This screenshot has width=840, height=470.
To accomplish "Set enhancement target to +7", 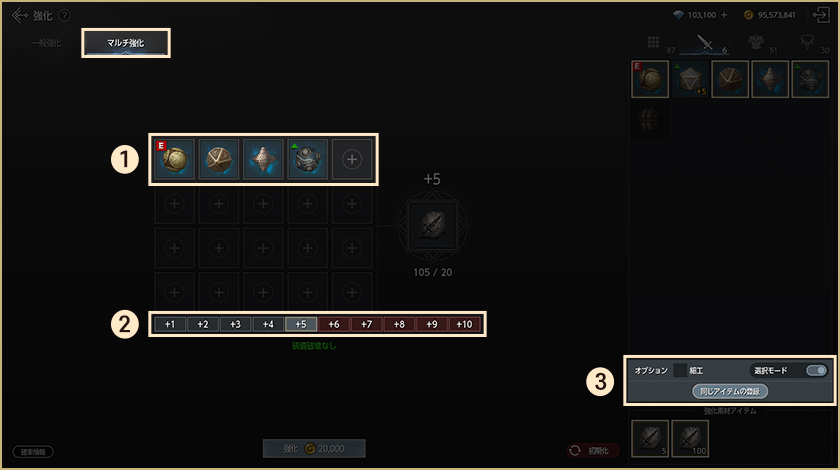I will coord(366,324).
